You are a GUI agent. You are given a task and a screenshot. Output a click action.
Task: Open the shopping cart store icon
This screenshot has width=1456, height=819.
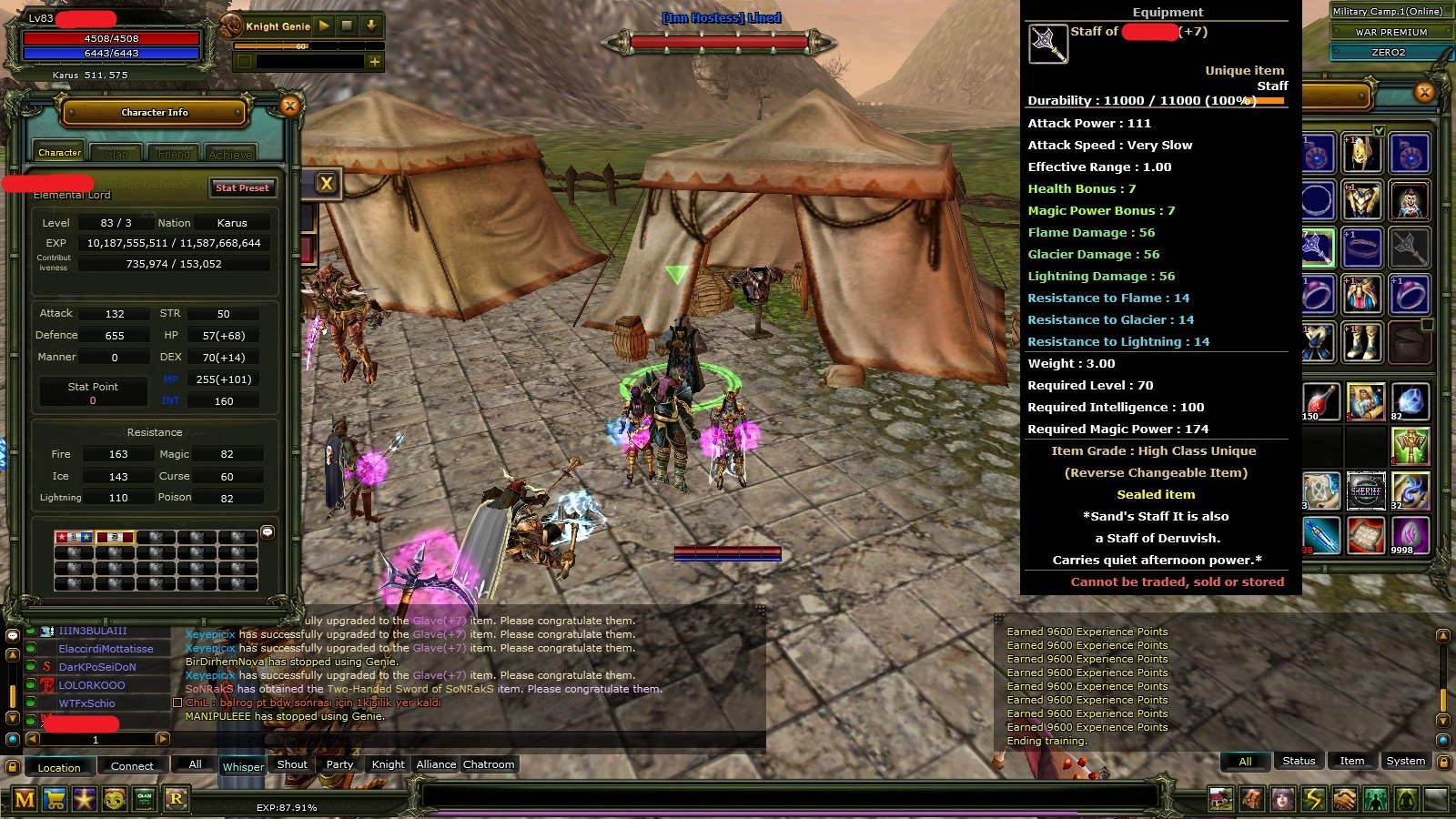tap(55, 799)
